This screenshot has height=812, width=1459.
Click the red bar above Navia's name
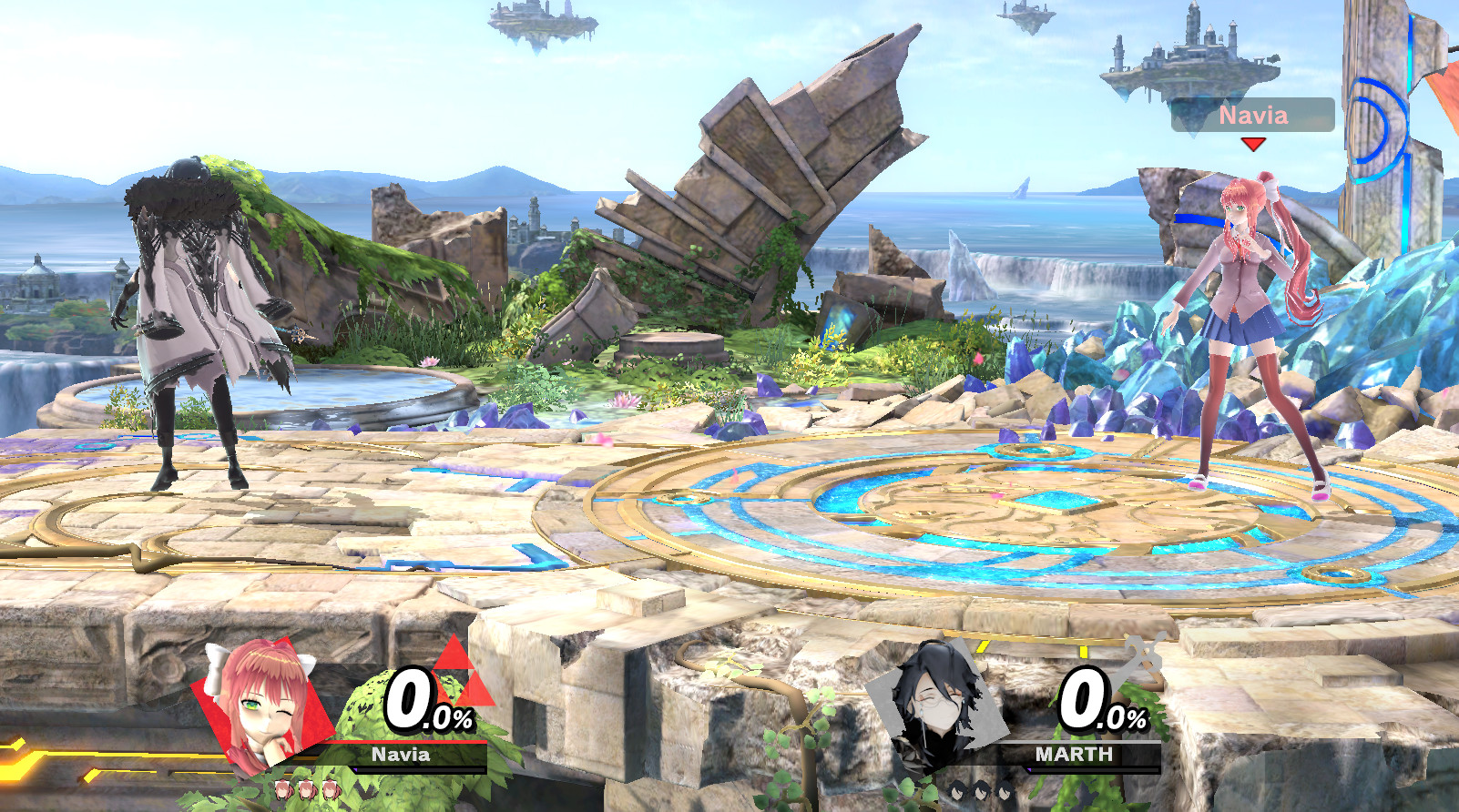pos(410,741)
